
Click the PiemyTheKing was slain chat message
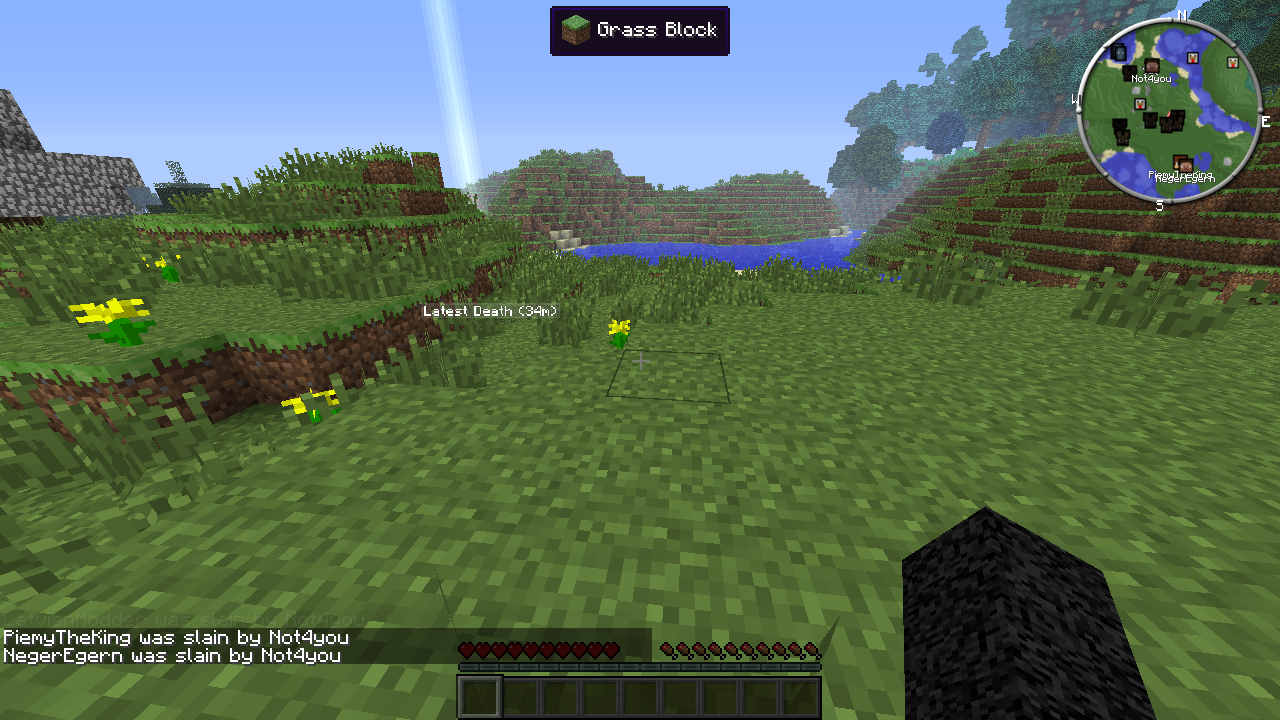pyautogui.click(x=176, y=637)
